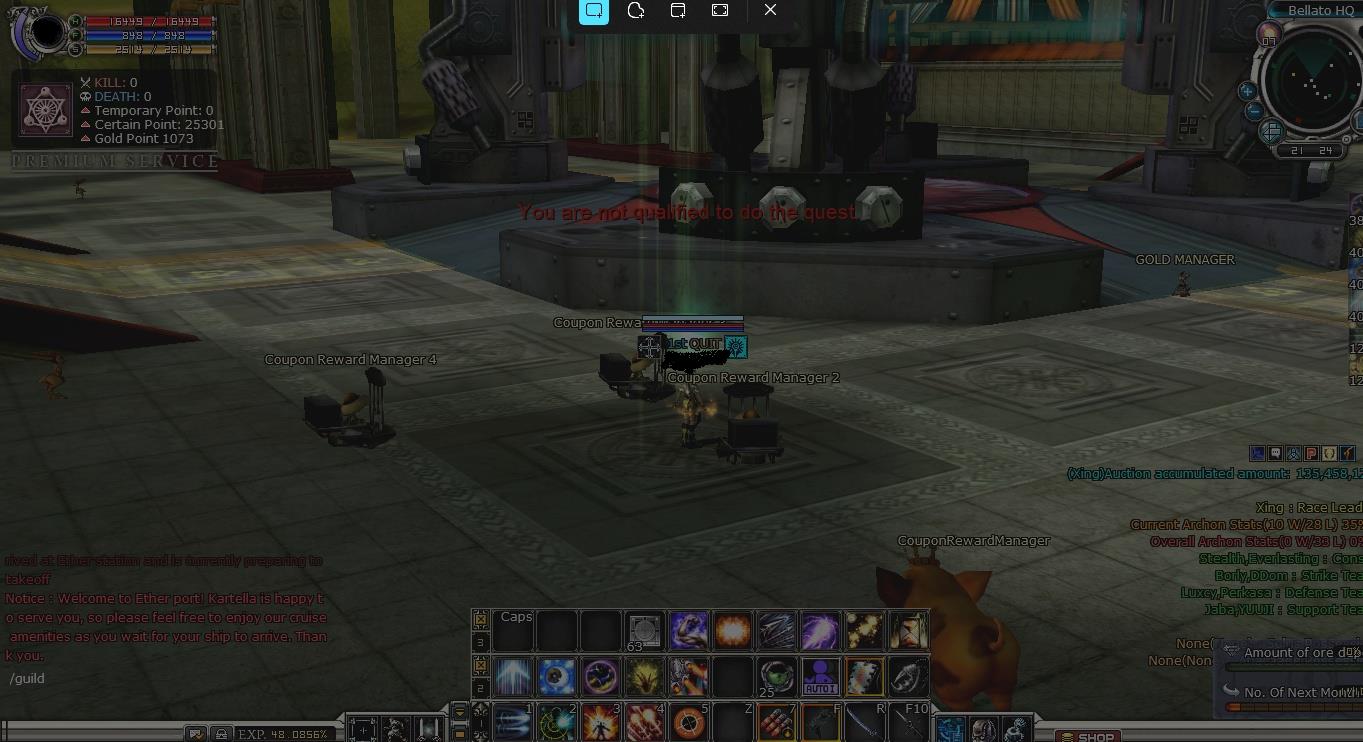Open the speech bubble chat icon

[x=1275, y=454]
